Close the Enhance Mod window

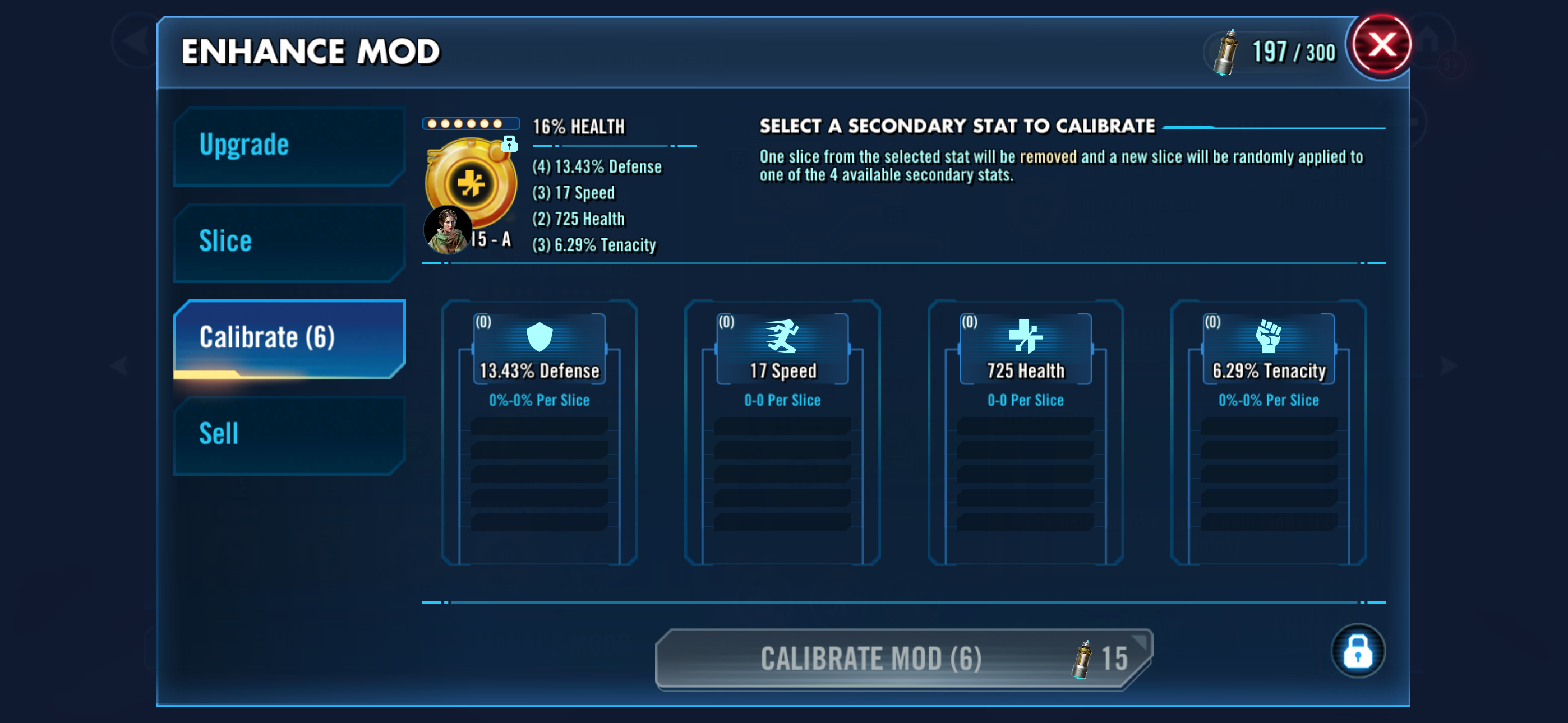click(1381, 45)
